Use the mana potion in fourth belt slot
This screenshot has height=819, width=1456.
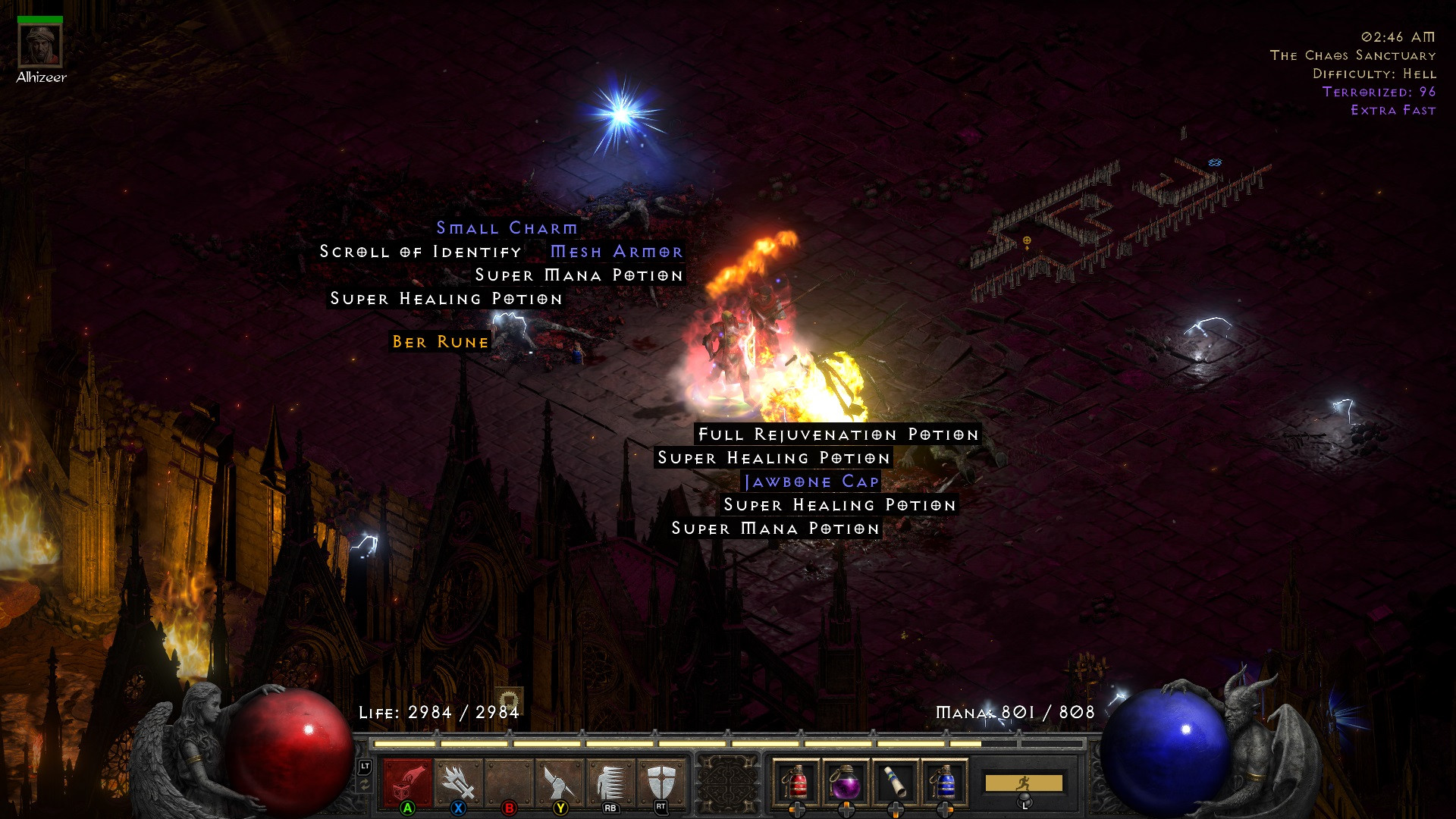(x=947, y=781)
